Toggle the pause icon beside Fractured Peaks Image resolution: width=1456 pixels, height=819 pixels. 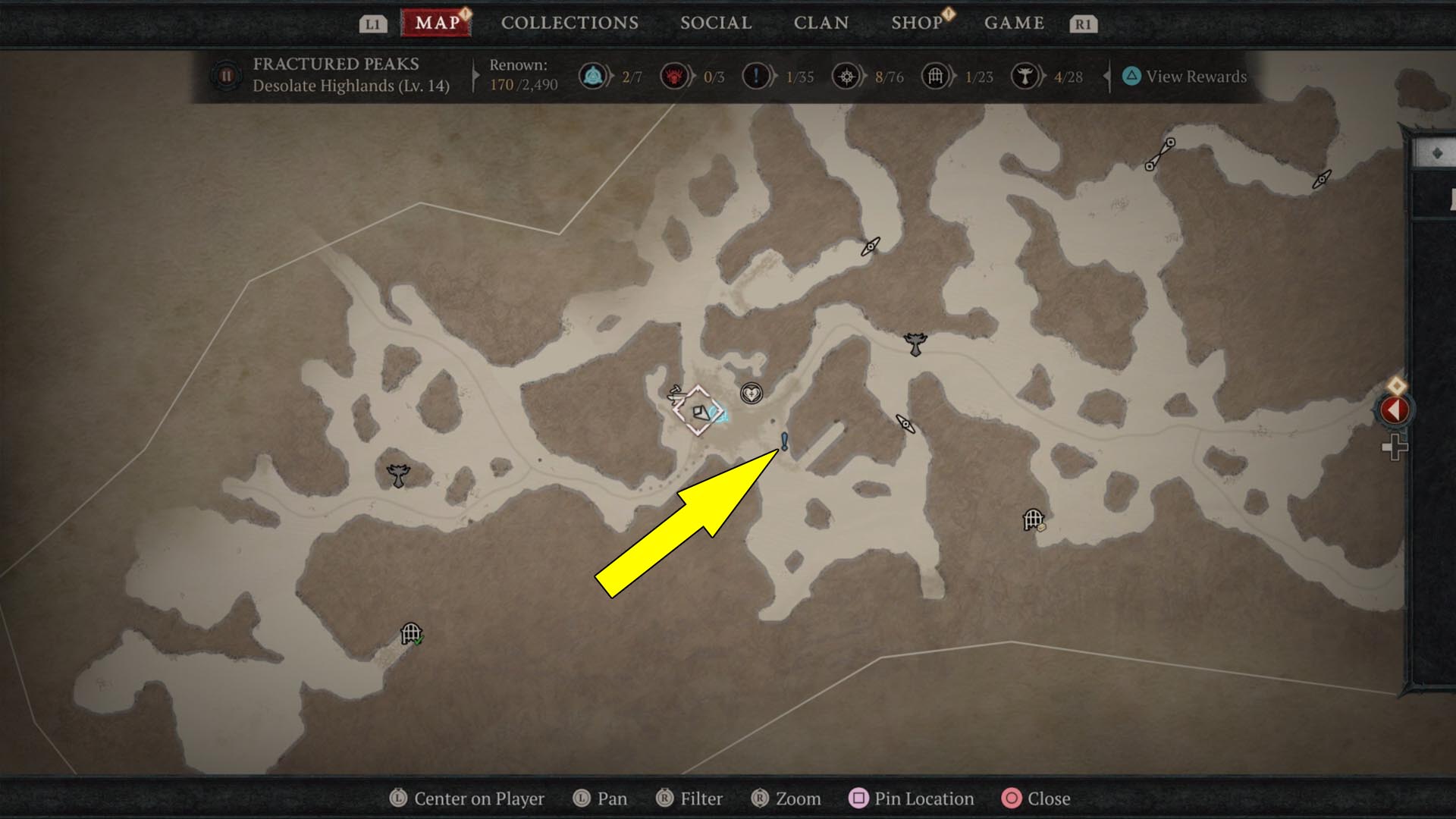(x=227, y=76)
